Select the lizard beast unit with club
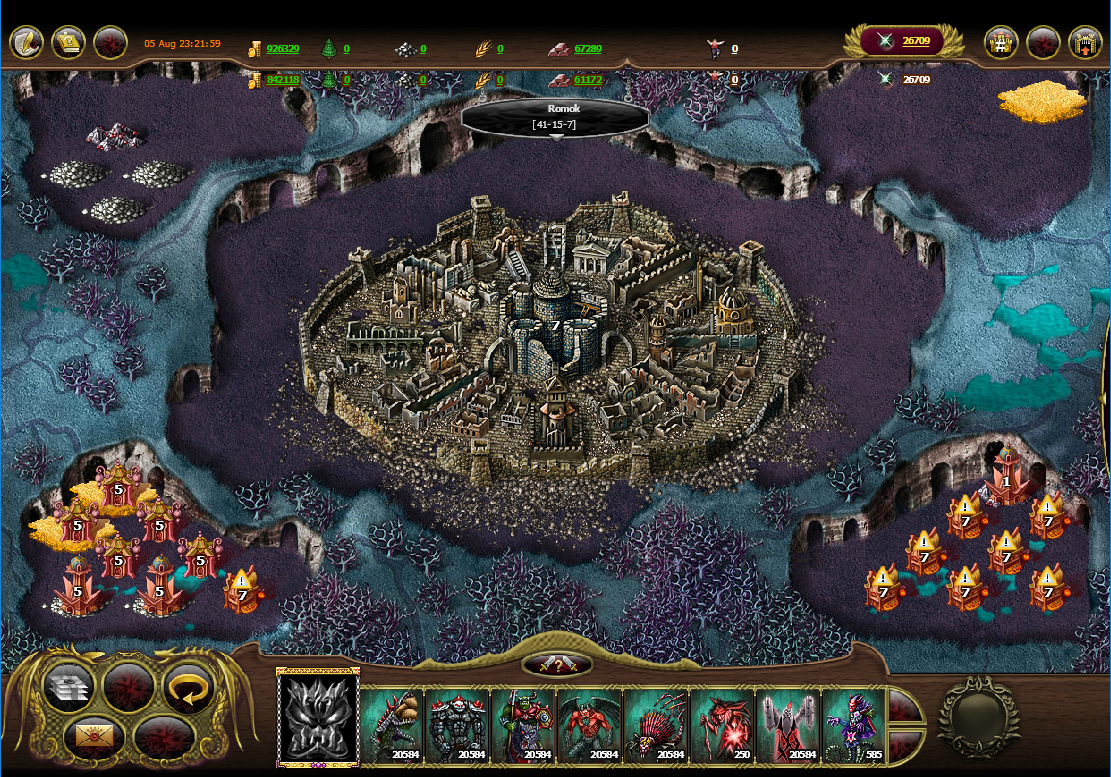Viewport: 1111px width, 777px height. tap(392, 725)
